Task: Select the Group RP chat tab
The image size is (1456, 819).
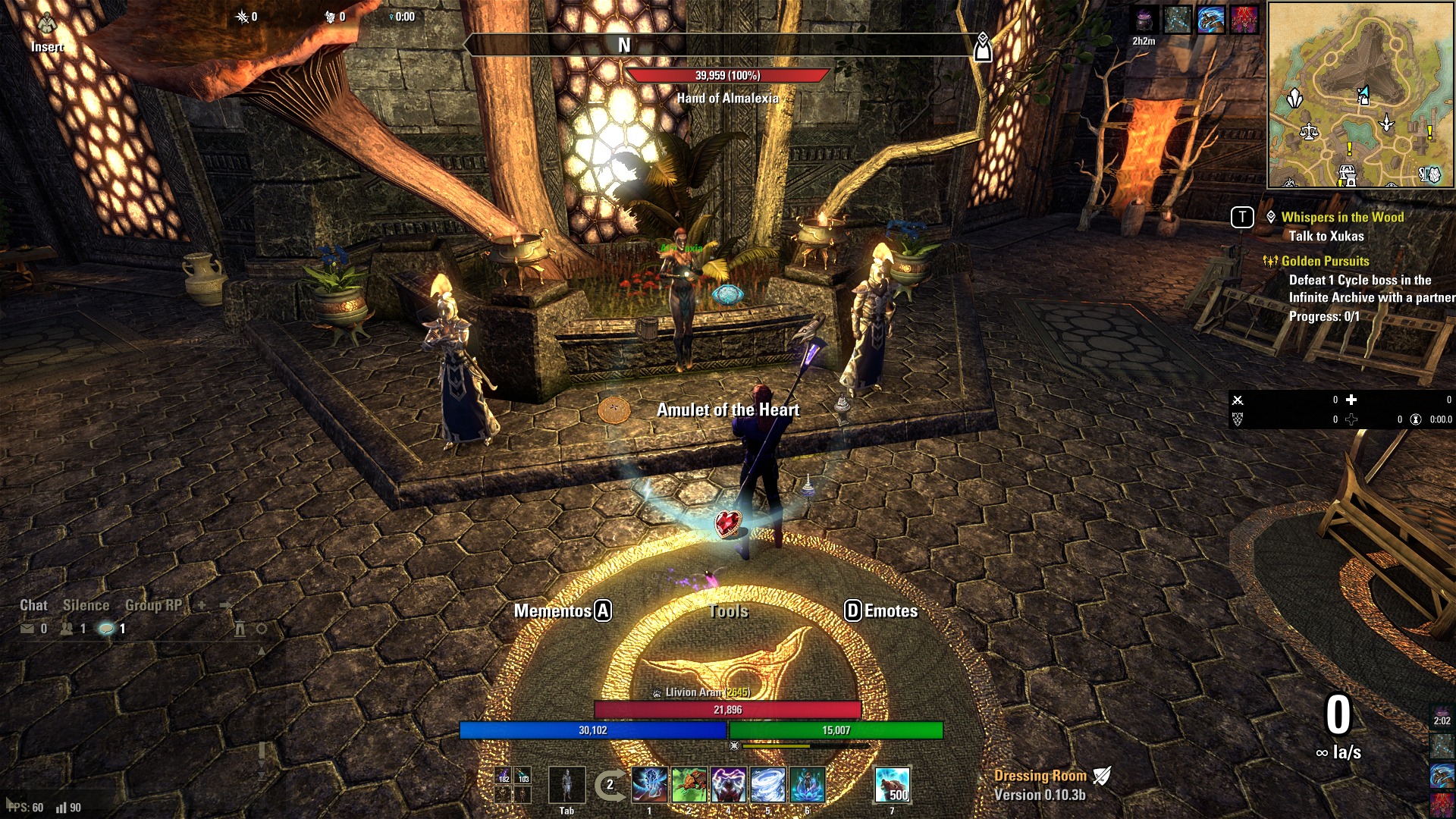Action: click(153, 605)
